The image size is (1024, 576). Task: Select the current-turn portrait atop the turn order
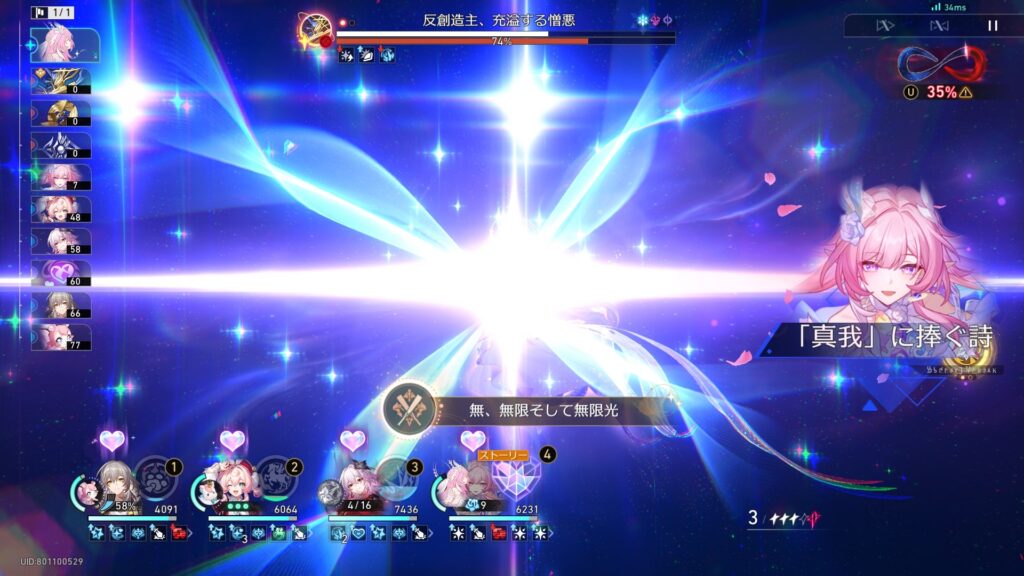tap(64, 45)
